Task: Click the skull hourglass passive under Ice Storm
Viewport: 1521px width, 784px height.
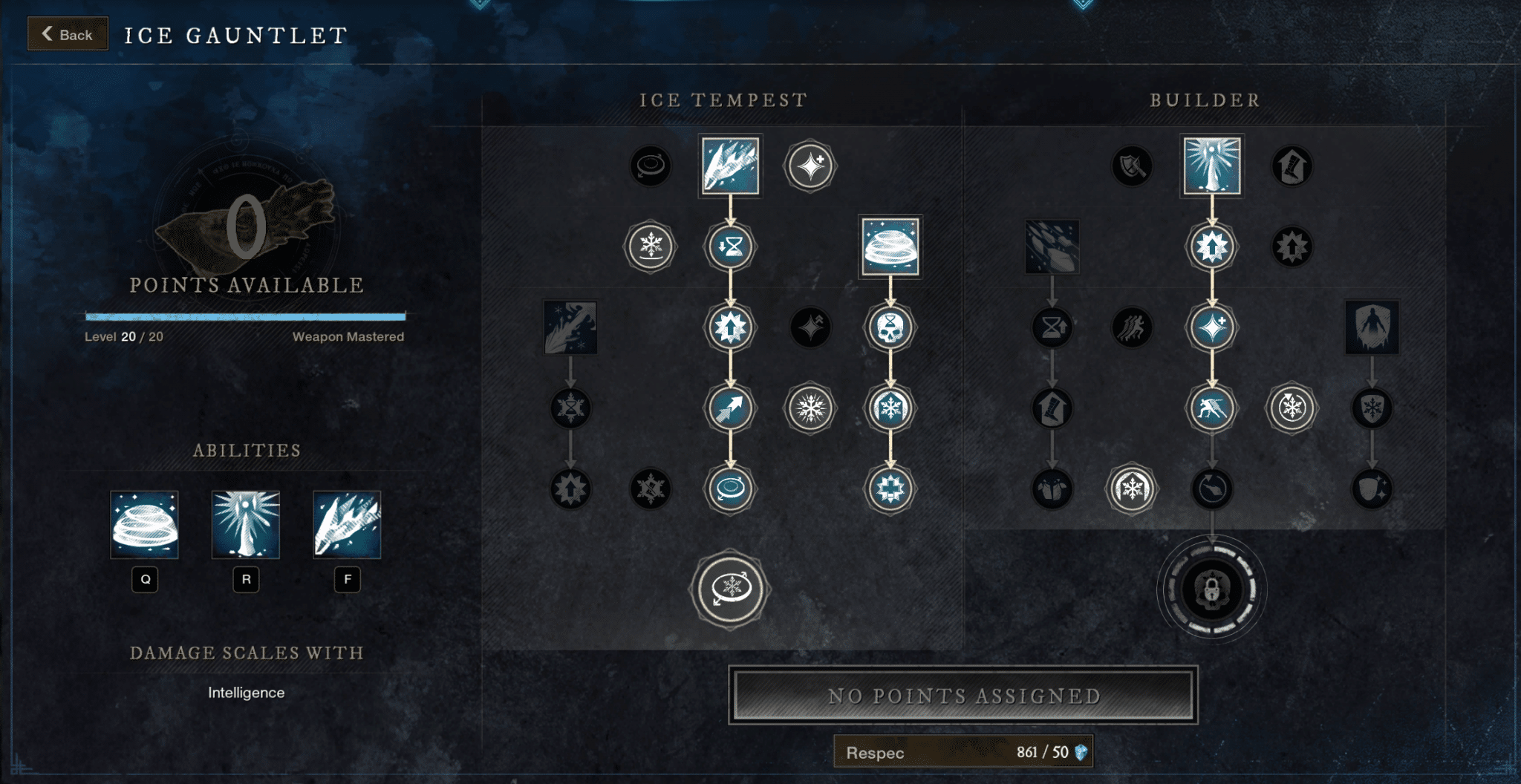Action: tap(888, 329)
